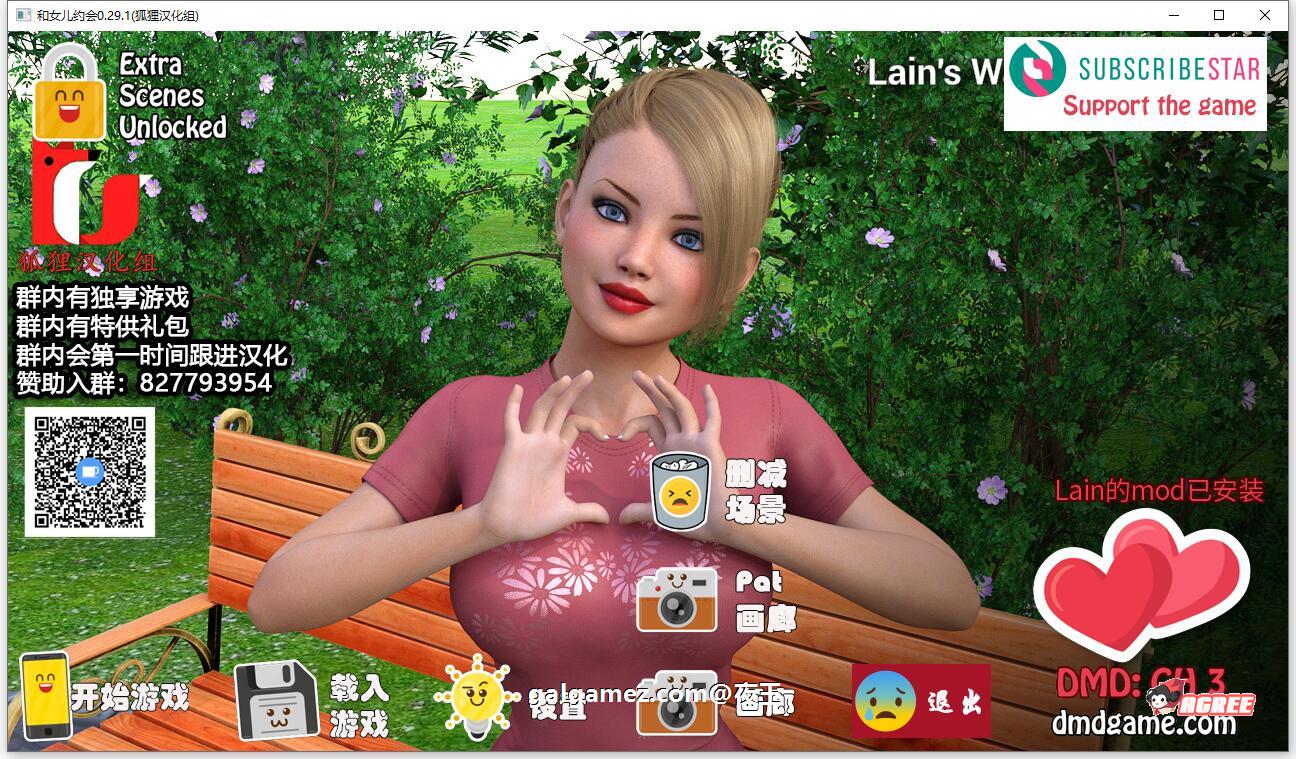Click the camera icon next to Pat 画廊
Image resolution: width=1296 pixels, height=759 pixels.
[x=679, y=601]
